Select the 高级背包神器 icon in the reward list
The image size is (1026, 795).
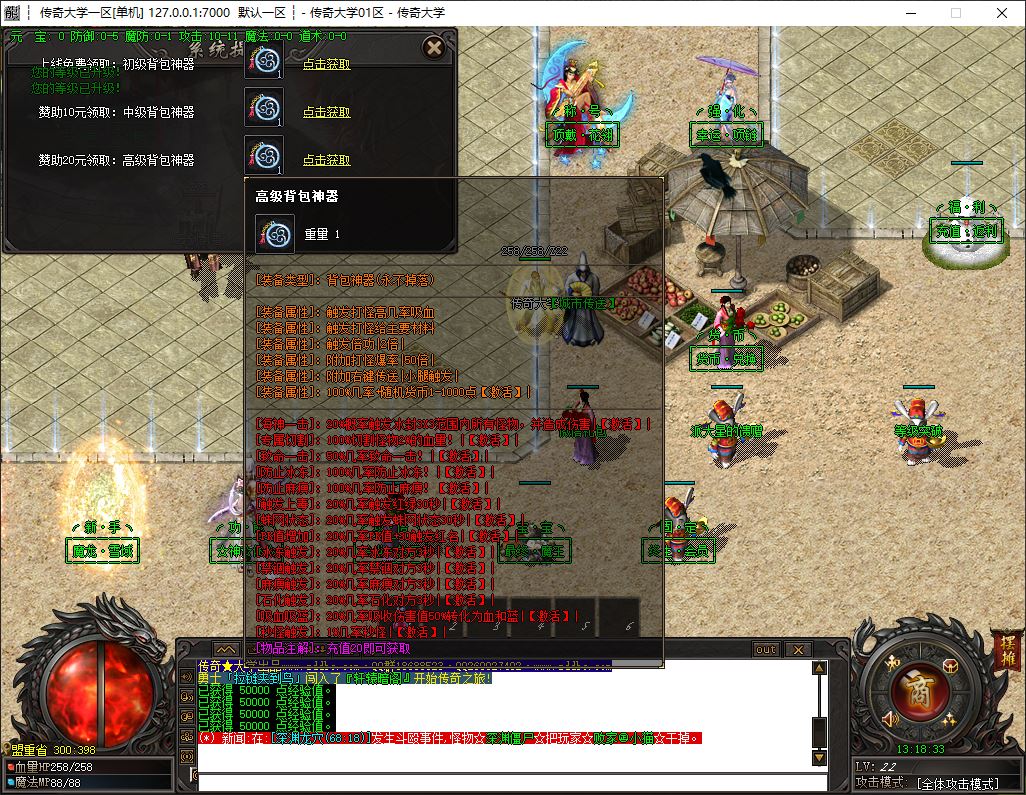pyautogui.click(x=264, y=155)
